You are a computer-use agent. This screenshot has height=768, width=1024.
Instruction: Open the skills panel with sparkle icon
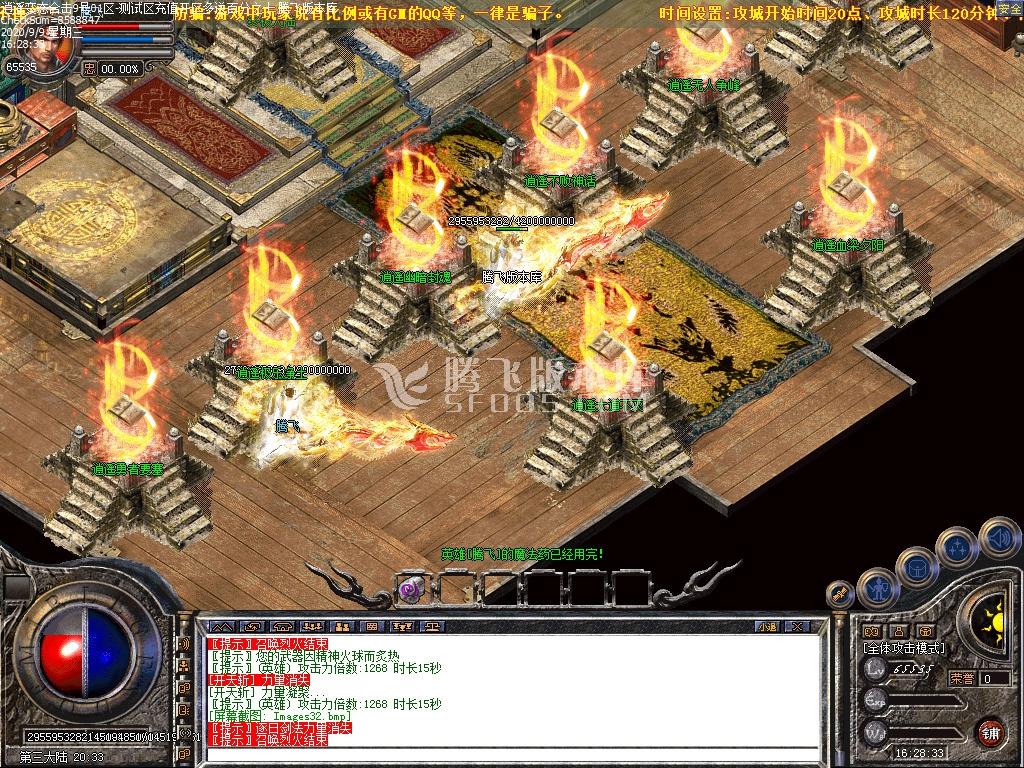[x=958, y=548]
